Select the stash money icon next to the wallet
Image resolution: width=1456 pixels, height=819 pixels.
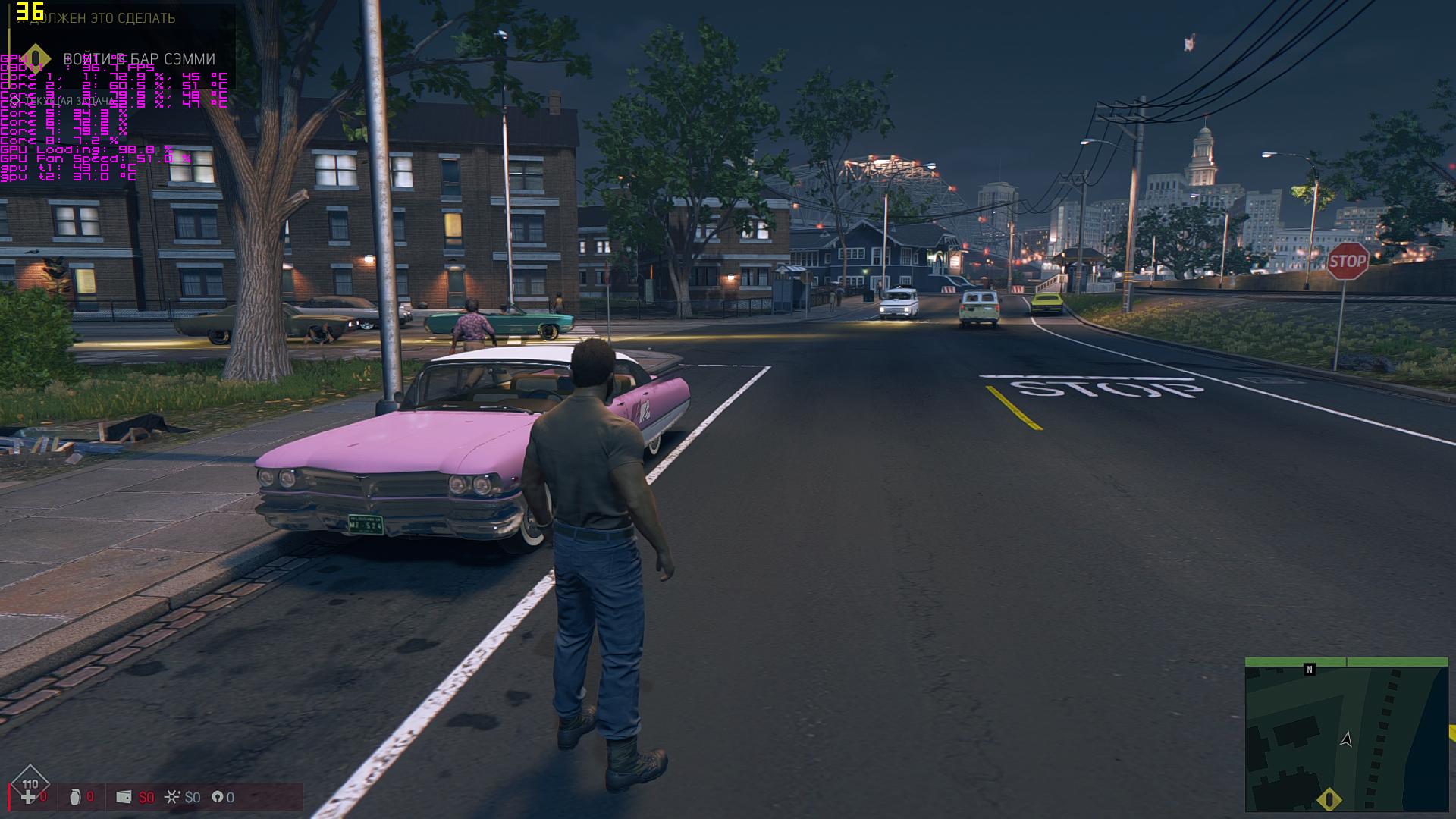173,797
